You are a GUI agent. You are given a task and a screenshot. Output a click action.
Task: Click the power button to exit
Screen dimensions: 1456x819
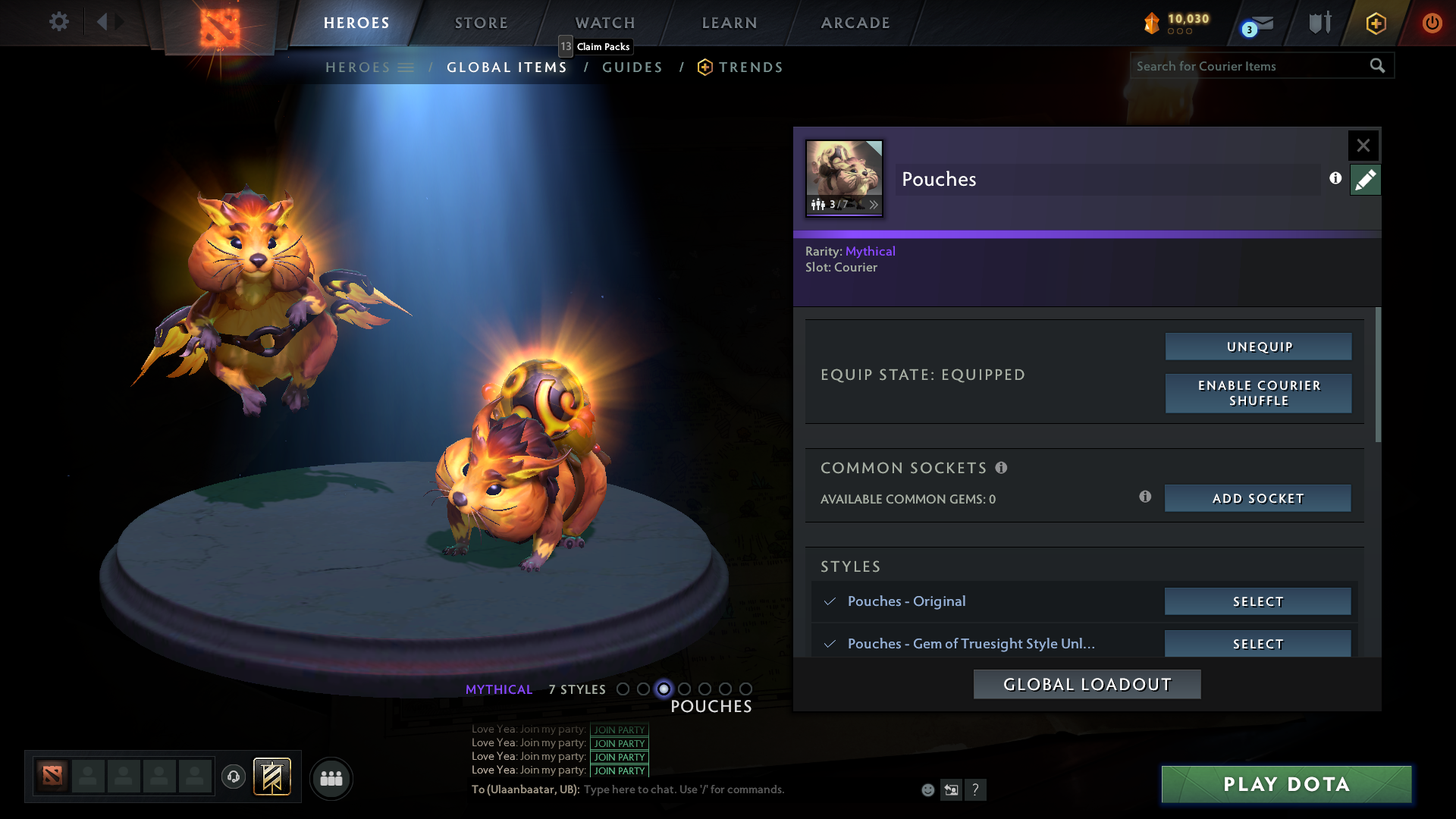pos(1432,23)
